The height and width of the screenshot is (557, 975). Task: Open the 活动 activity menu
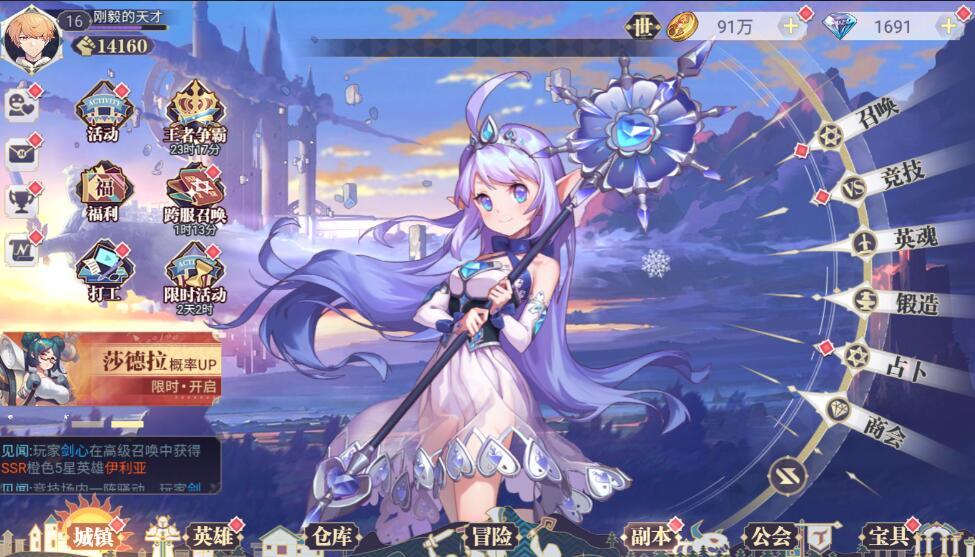point(103,111)
